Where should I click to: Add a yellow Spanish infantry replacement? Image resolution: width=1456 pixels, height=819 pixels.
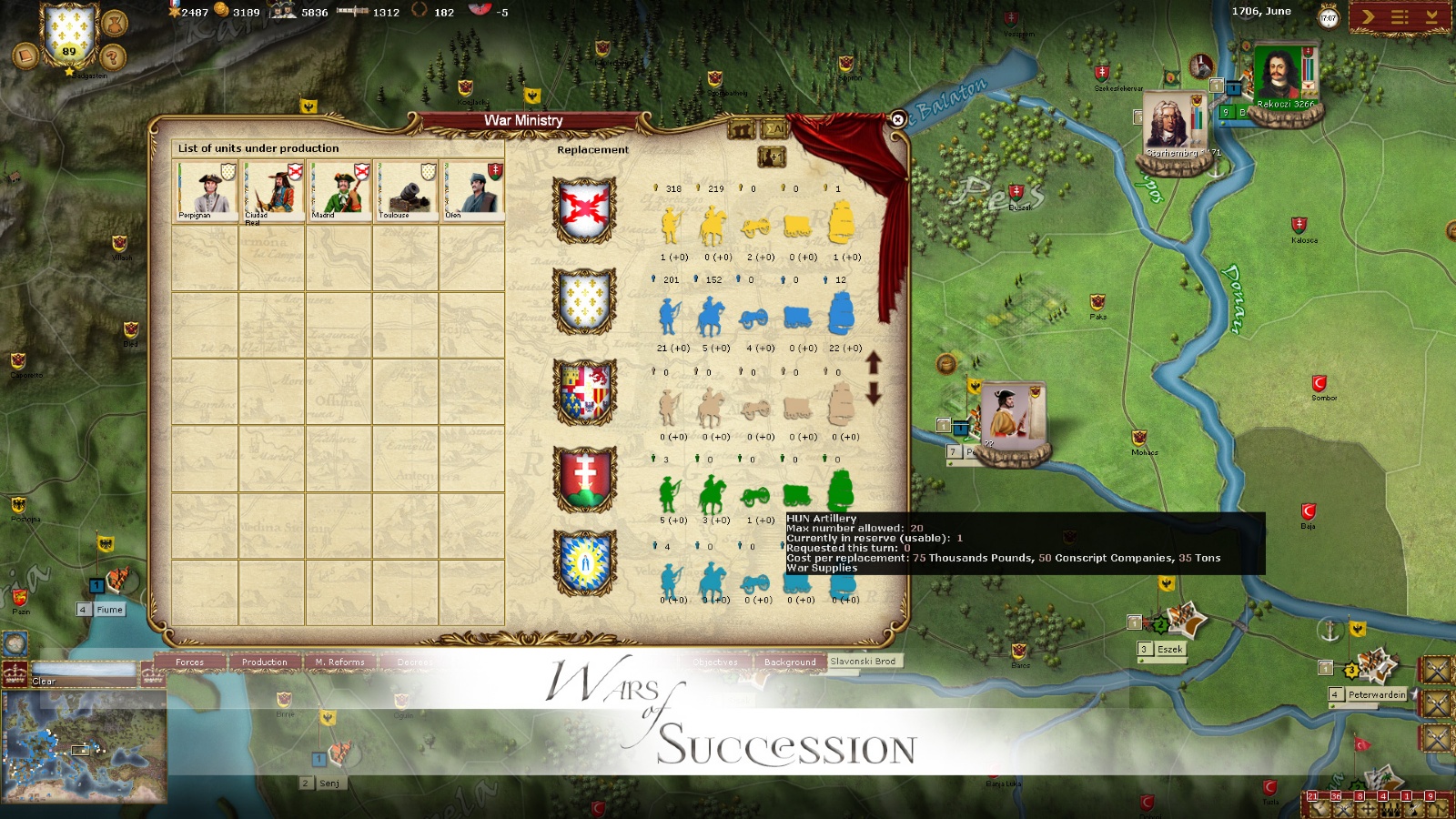click(672, 225)
